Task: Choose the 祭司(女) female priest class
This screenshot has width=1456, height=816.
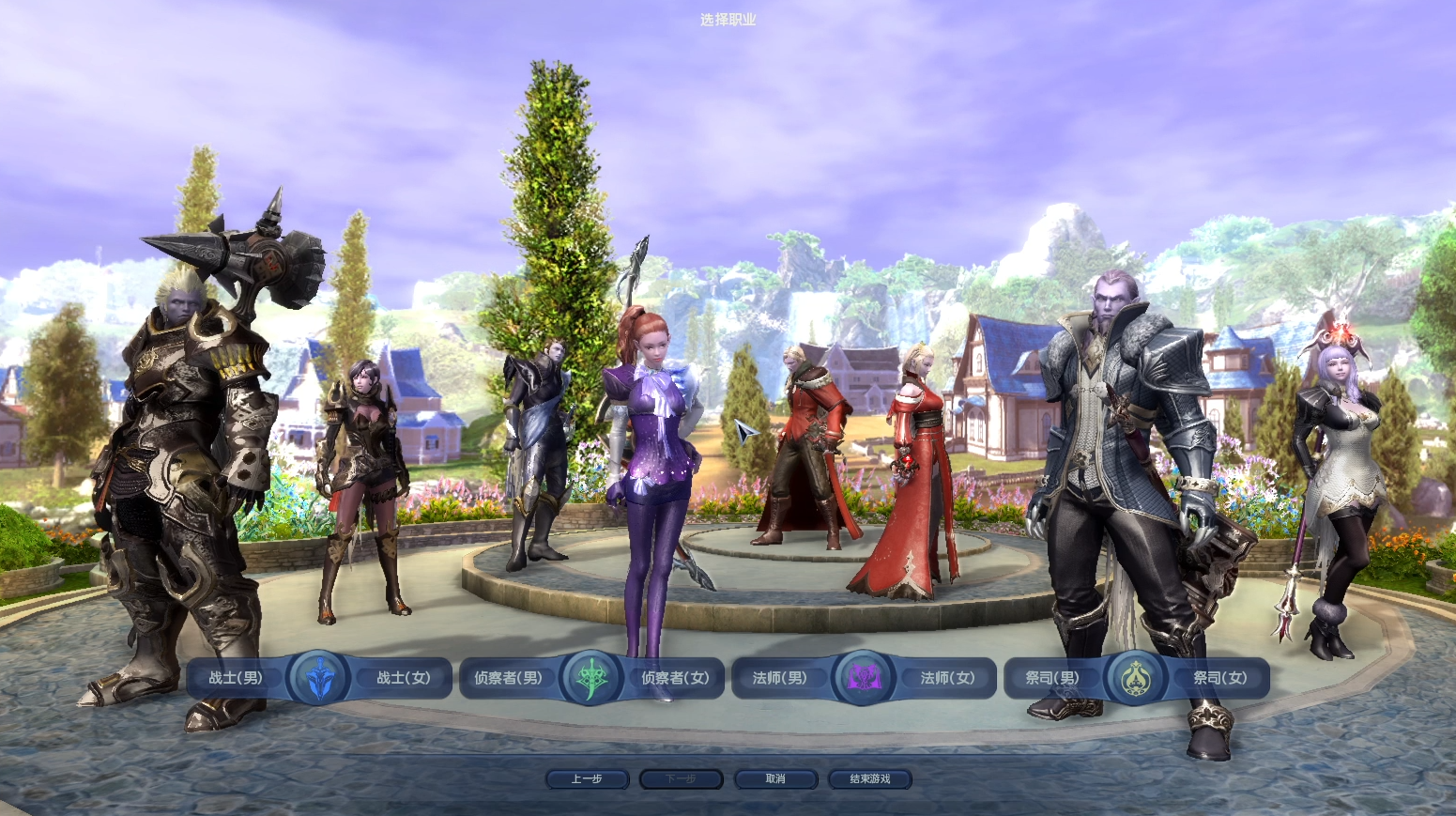Action: click(x=1219, y=678)
